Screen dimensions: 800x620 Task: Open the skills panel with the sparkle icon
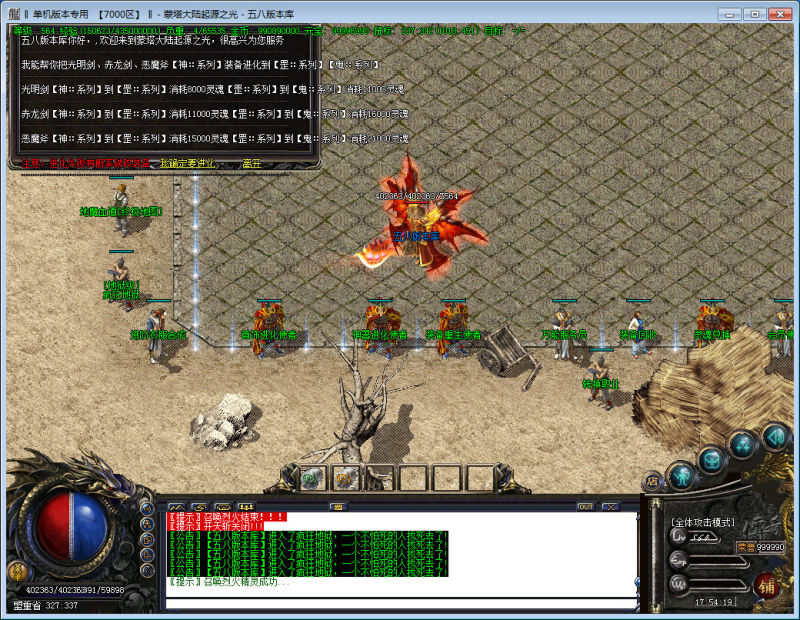point(743,445)
